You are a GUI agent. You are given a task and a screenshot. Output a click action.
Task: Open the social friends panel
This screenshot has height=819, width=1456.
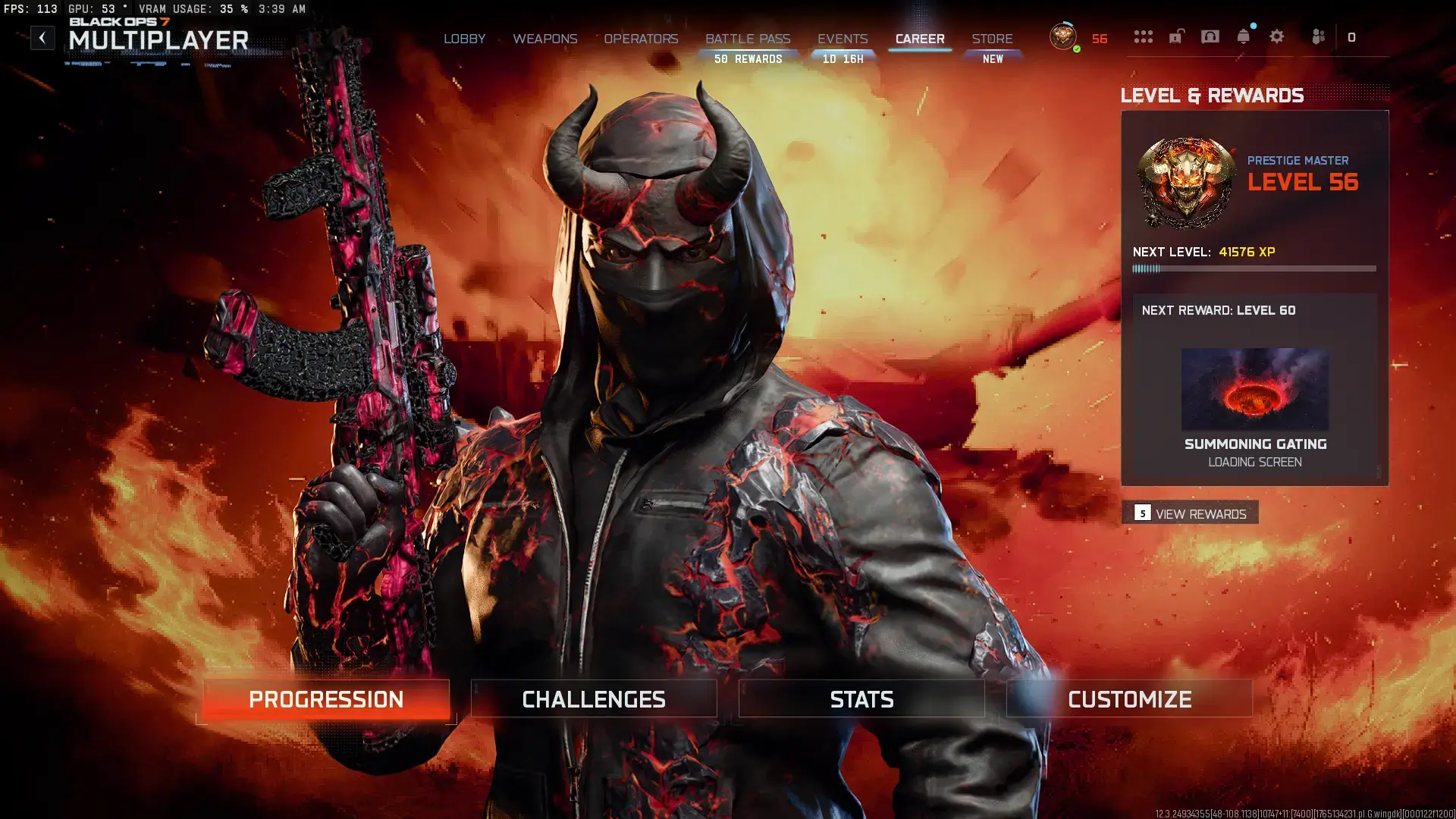(x=1319, y=36)
